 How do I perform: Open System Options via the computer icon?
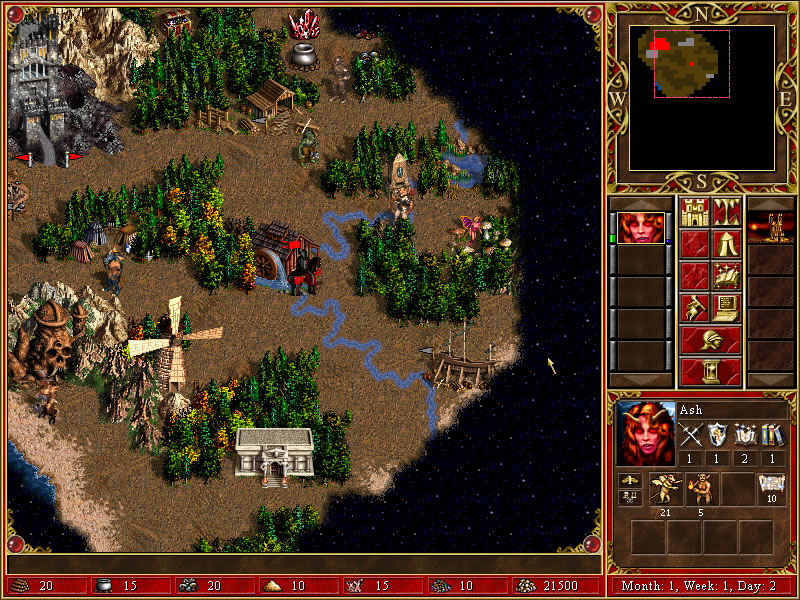point(726,307)
